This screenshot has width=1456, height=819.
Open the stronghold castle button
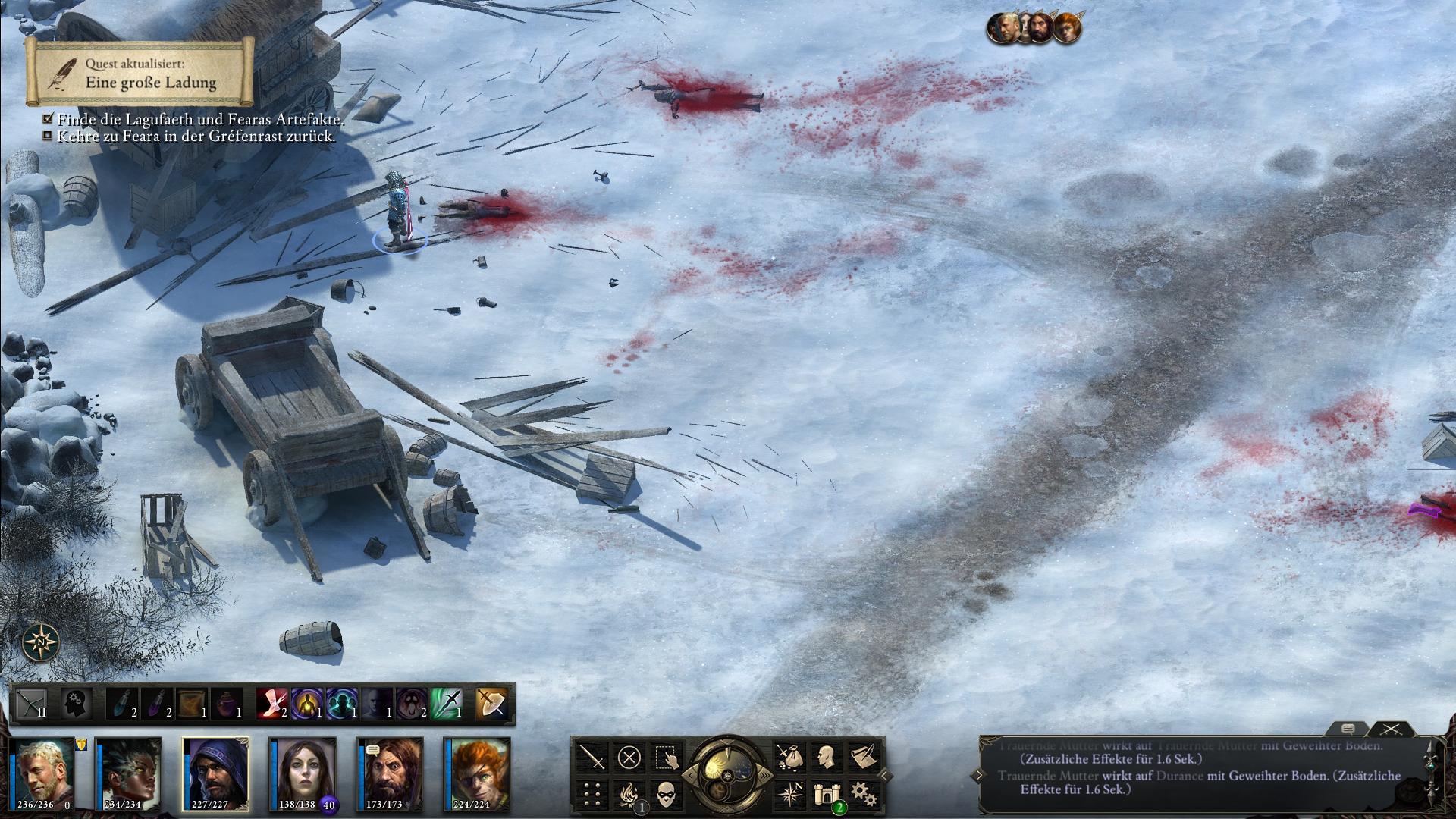825,794
